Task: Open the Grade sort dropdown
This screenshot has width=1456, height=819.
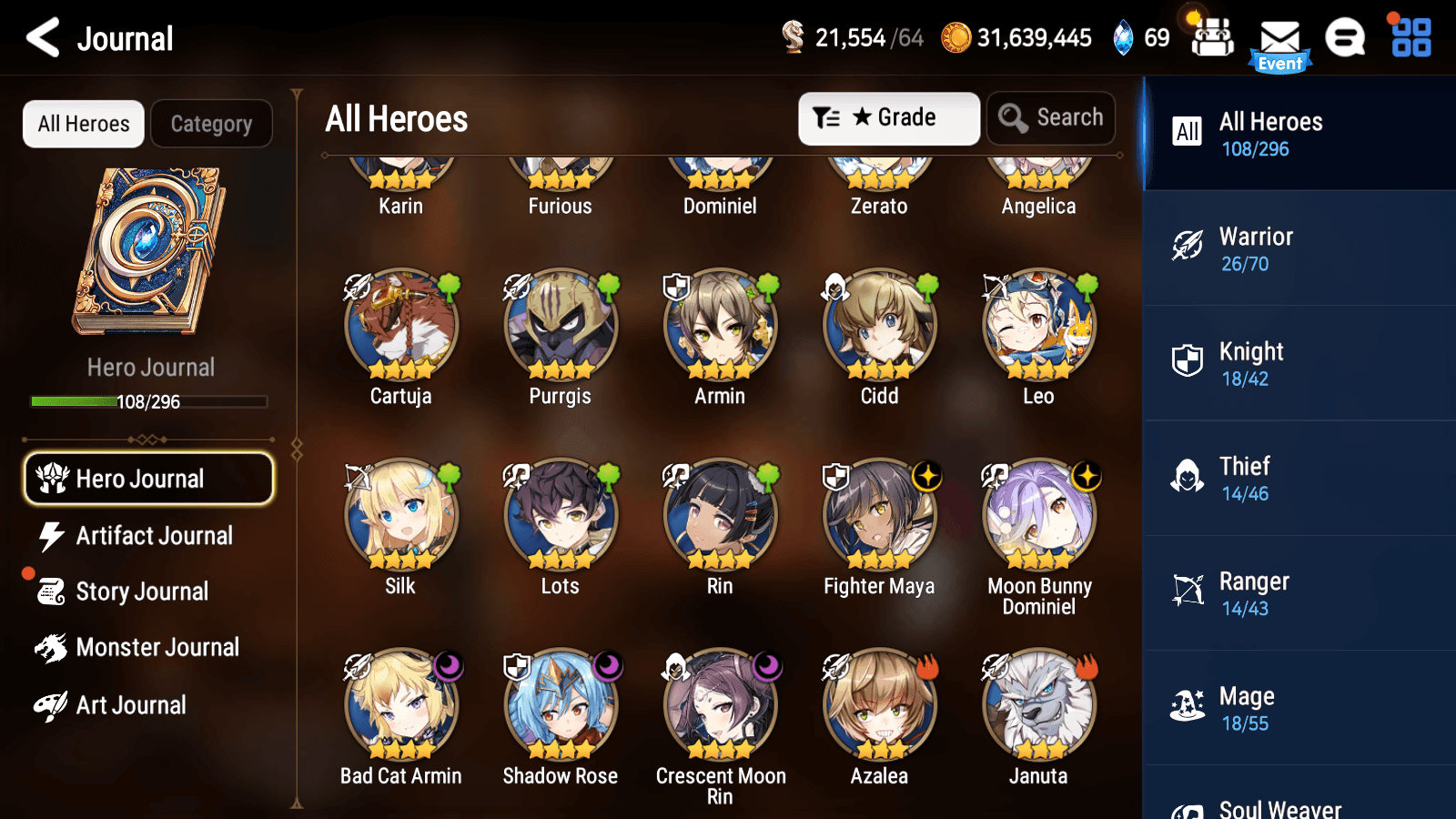Action: point(888,117)
